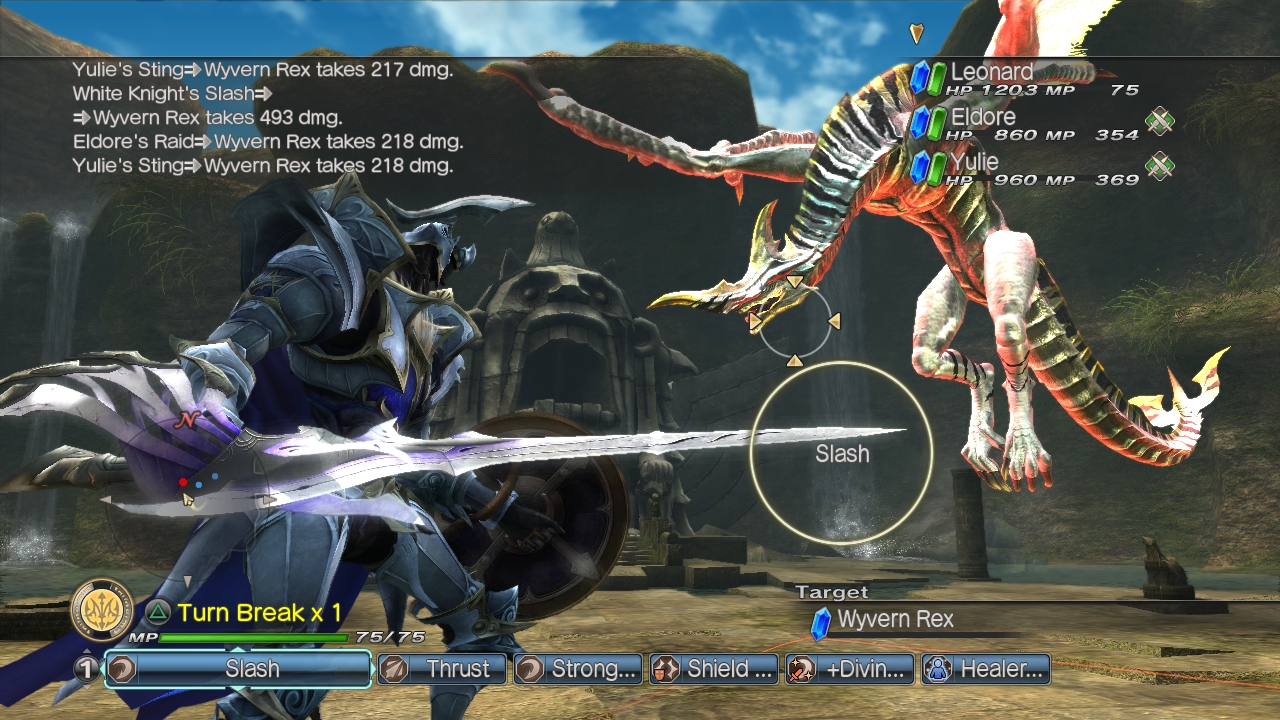1280x720 pixels.
Task: Select the +Divin... skill slot
Action: click(850, 669)
